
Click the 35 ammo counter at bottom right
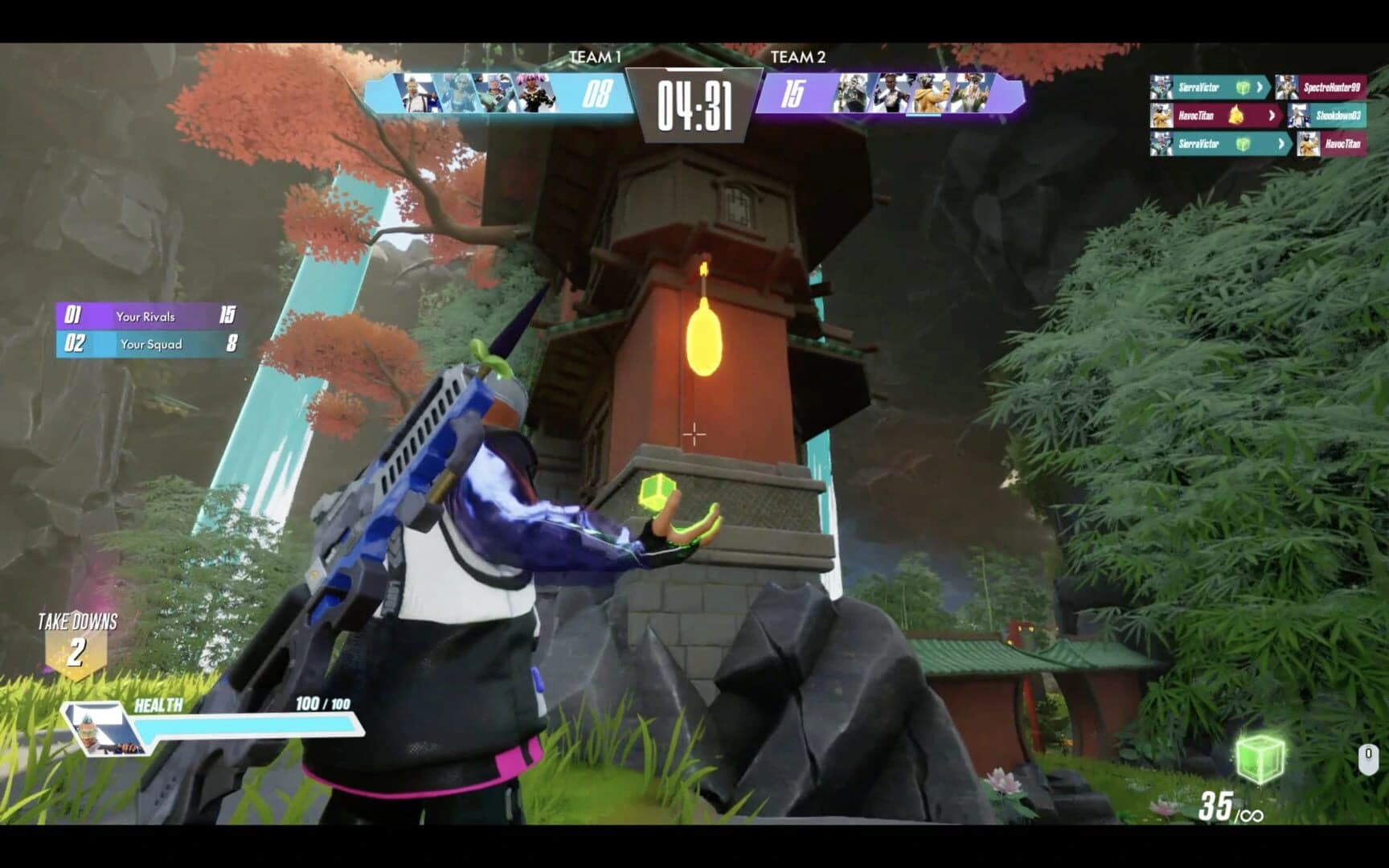tap(1216, 802)
